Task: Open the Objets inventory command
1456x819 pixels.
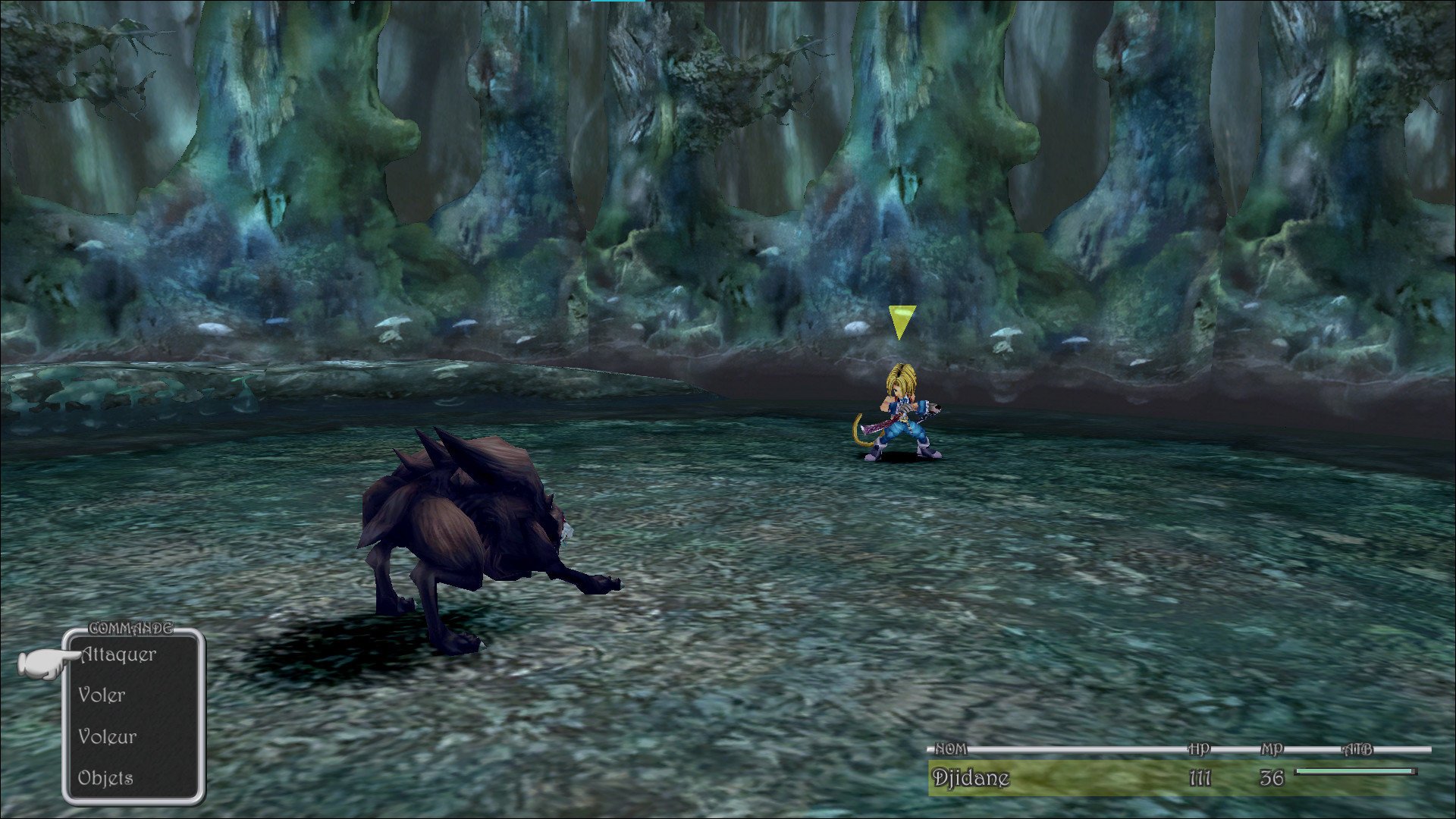Action: click(105, 777)
